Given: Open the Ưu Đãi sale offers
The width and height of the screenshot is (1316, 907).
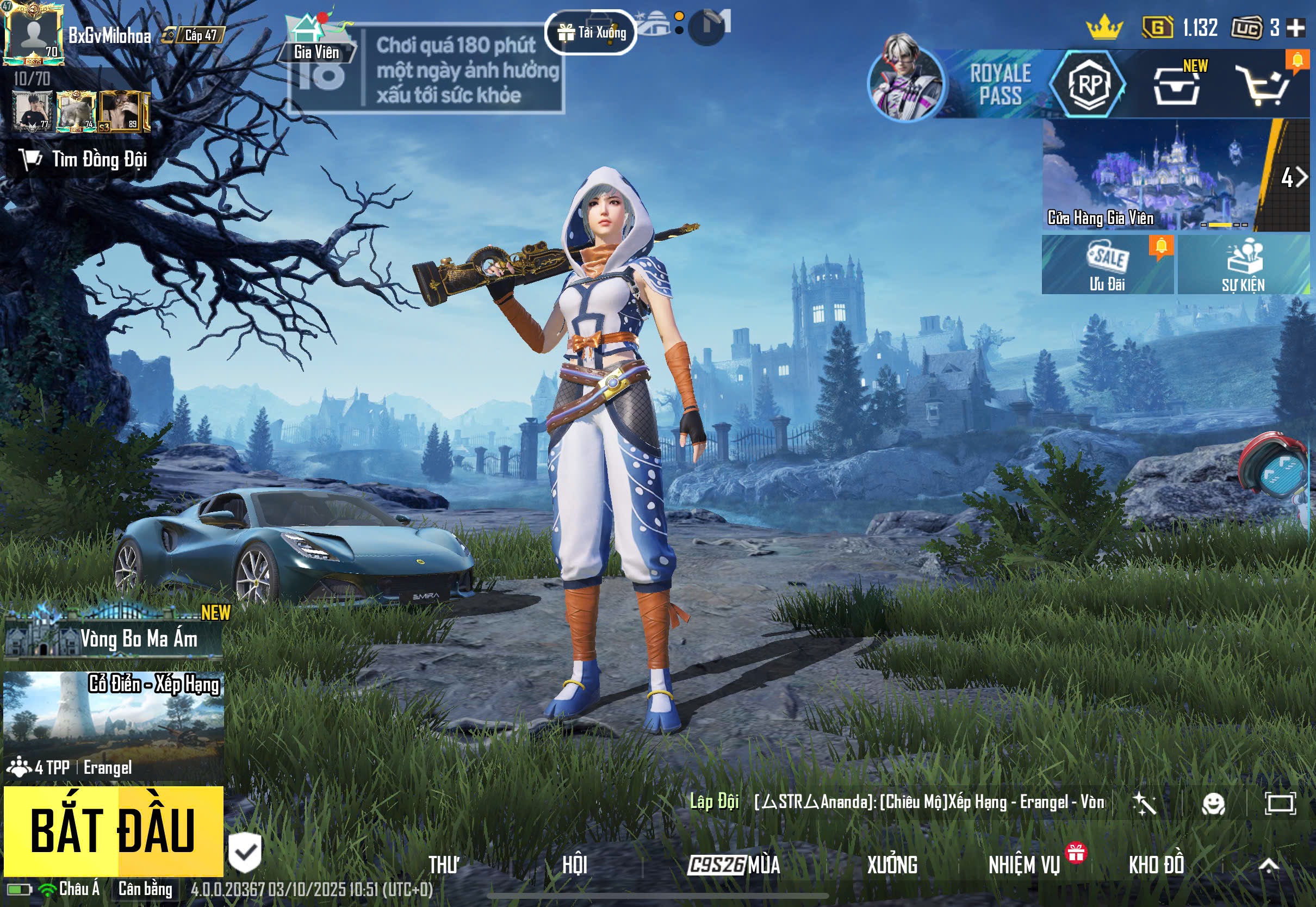Looking at the screenshot, I should pos(1107,265).
